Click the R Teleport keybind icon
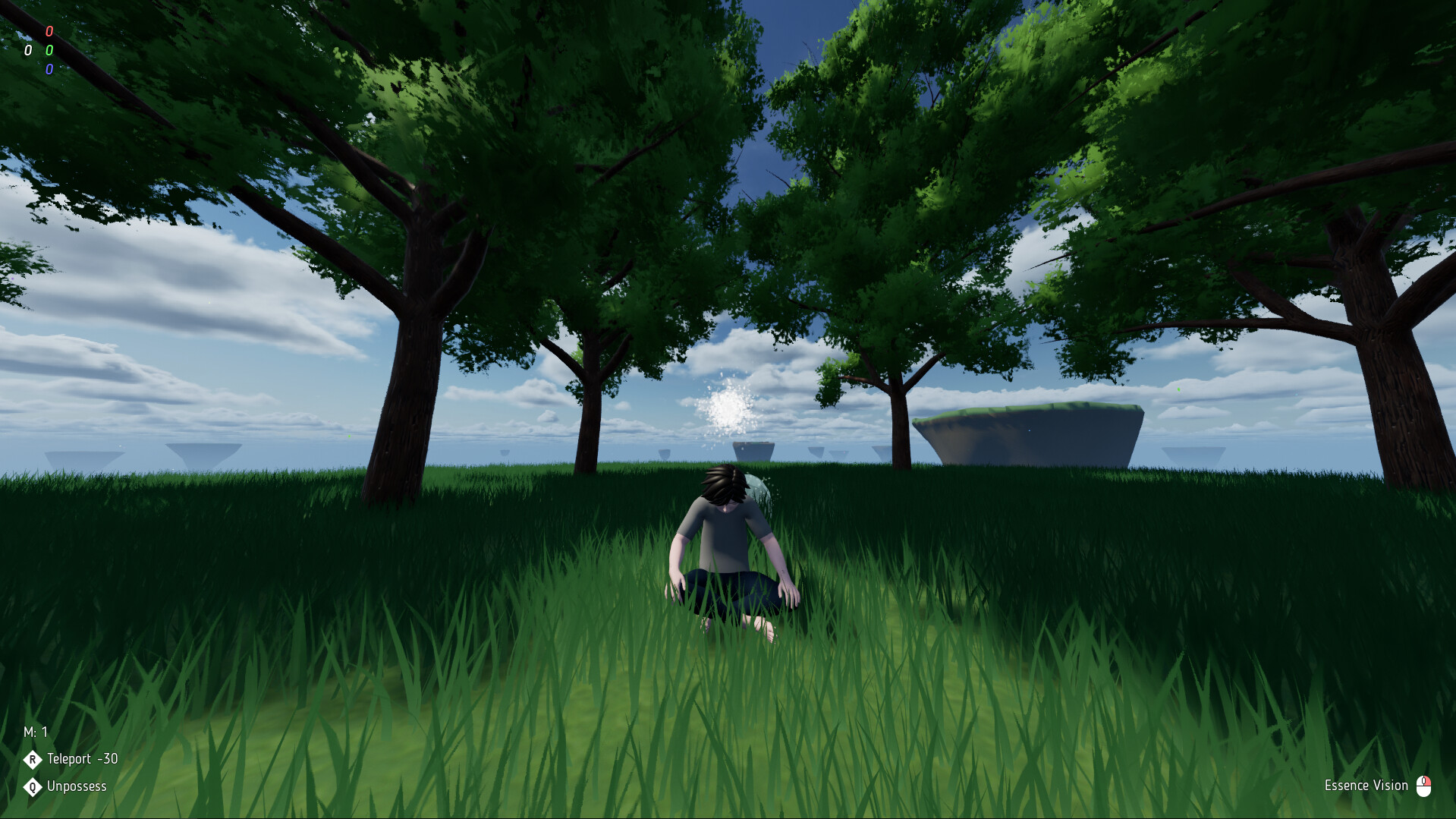The image size is (1456, 819). (x=32, y=758)
